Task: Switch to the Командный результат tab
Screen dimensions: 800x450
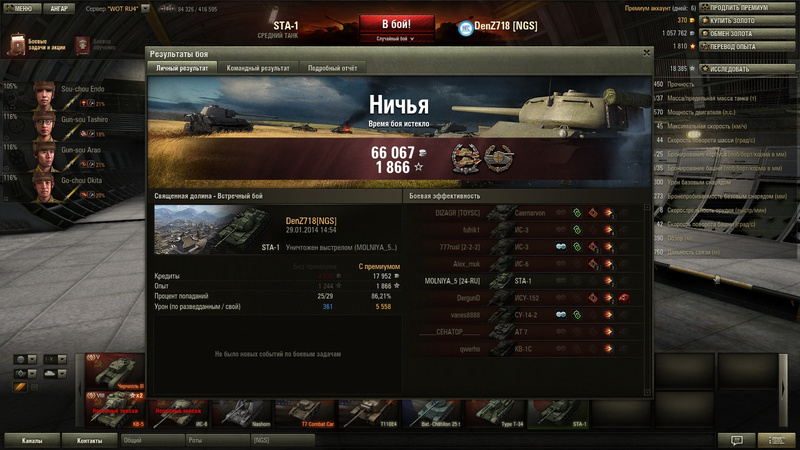Action: (257, 68)
